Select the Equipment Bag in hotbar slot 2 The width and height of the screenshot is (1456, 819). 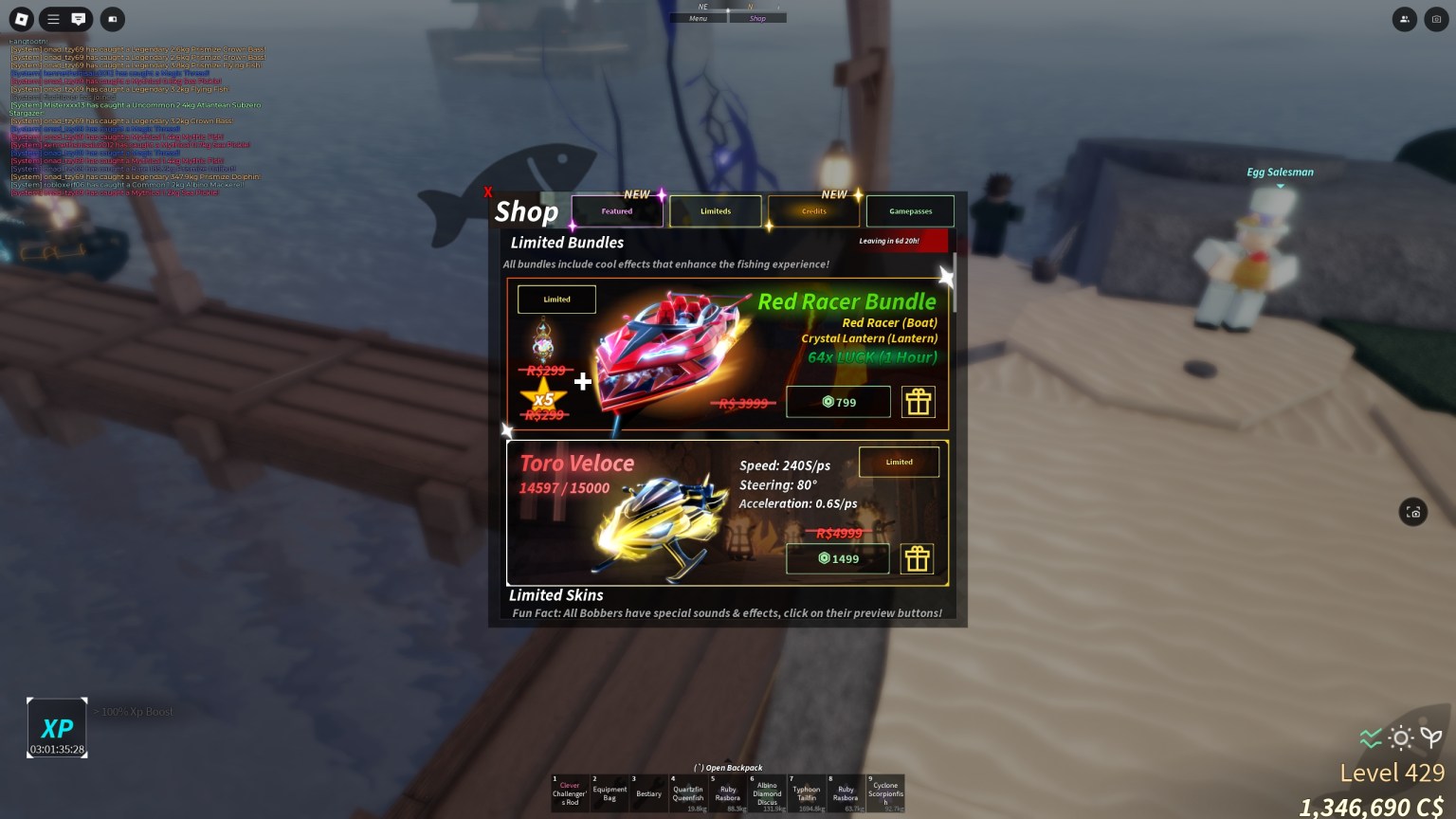tap(610, 793)
